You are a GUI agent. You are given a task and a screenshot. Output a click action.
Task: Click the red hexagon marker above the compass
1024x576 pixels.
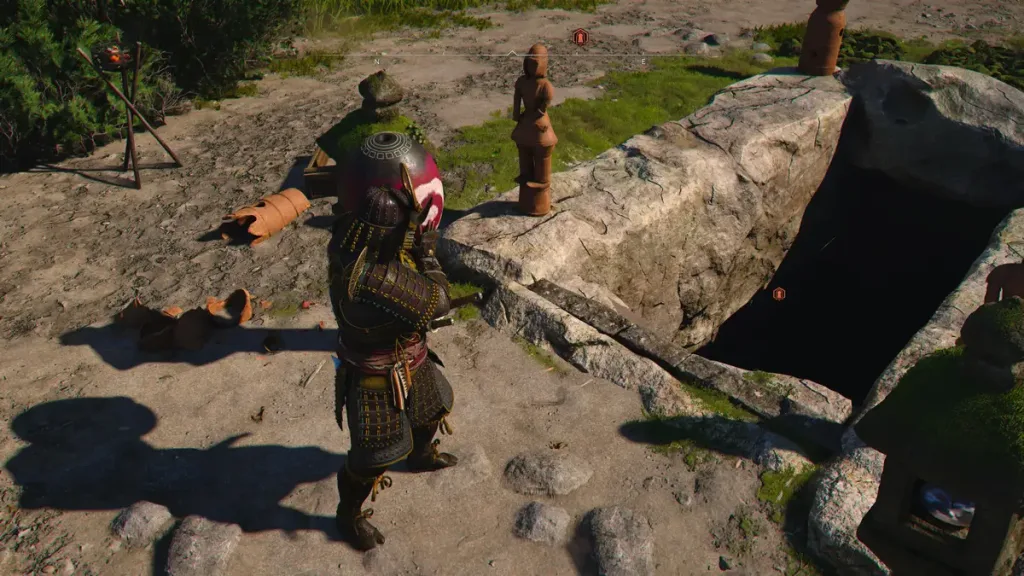point(580,37)
